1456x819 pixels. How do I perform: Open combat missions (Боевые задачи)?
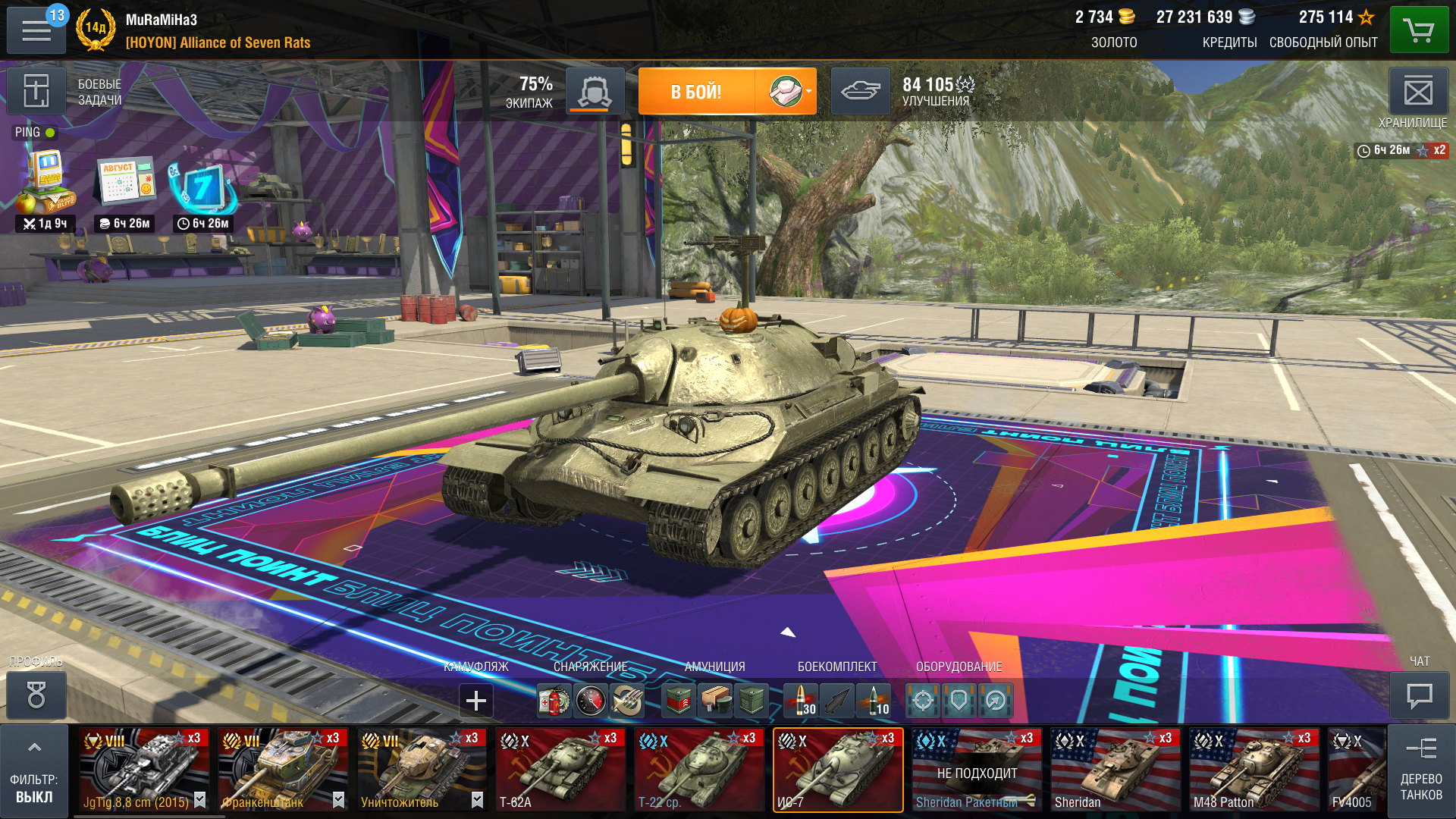pyautogui.click(x=36, y=92)
